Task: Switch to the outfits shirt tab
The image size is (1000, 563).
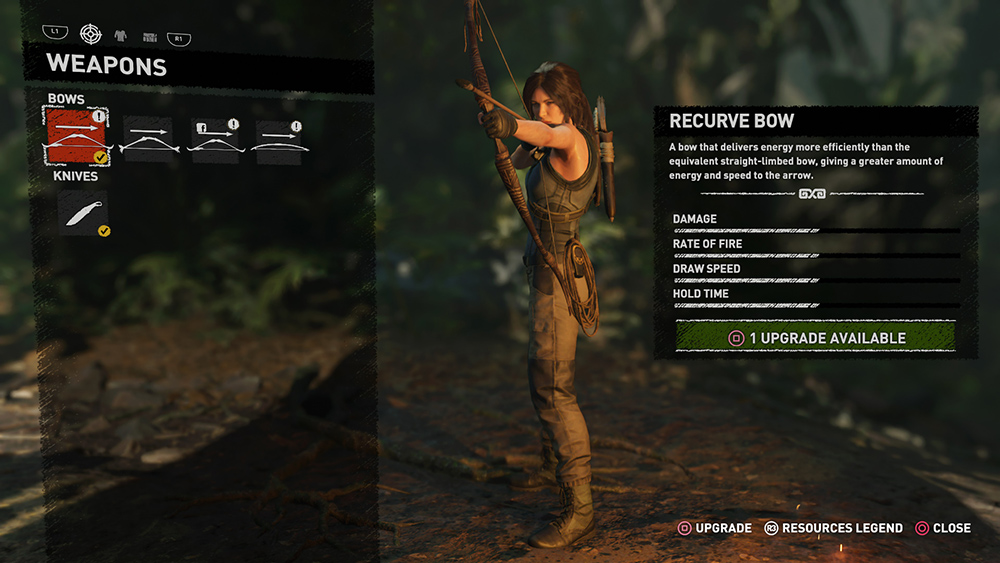Action: [x=122, y=35]
